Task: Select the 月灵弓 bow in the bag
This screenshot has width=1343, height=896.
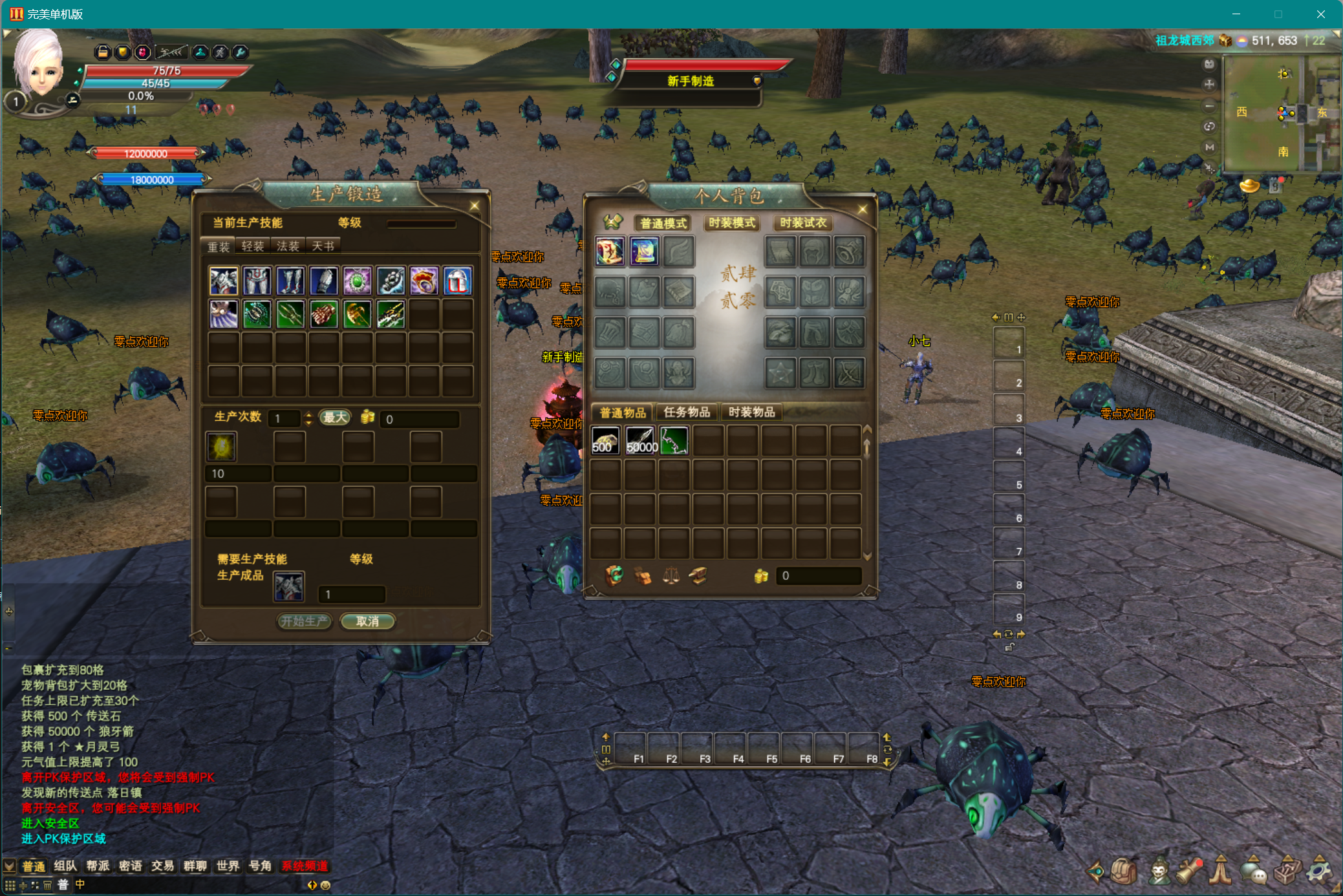Action: 674,441
